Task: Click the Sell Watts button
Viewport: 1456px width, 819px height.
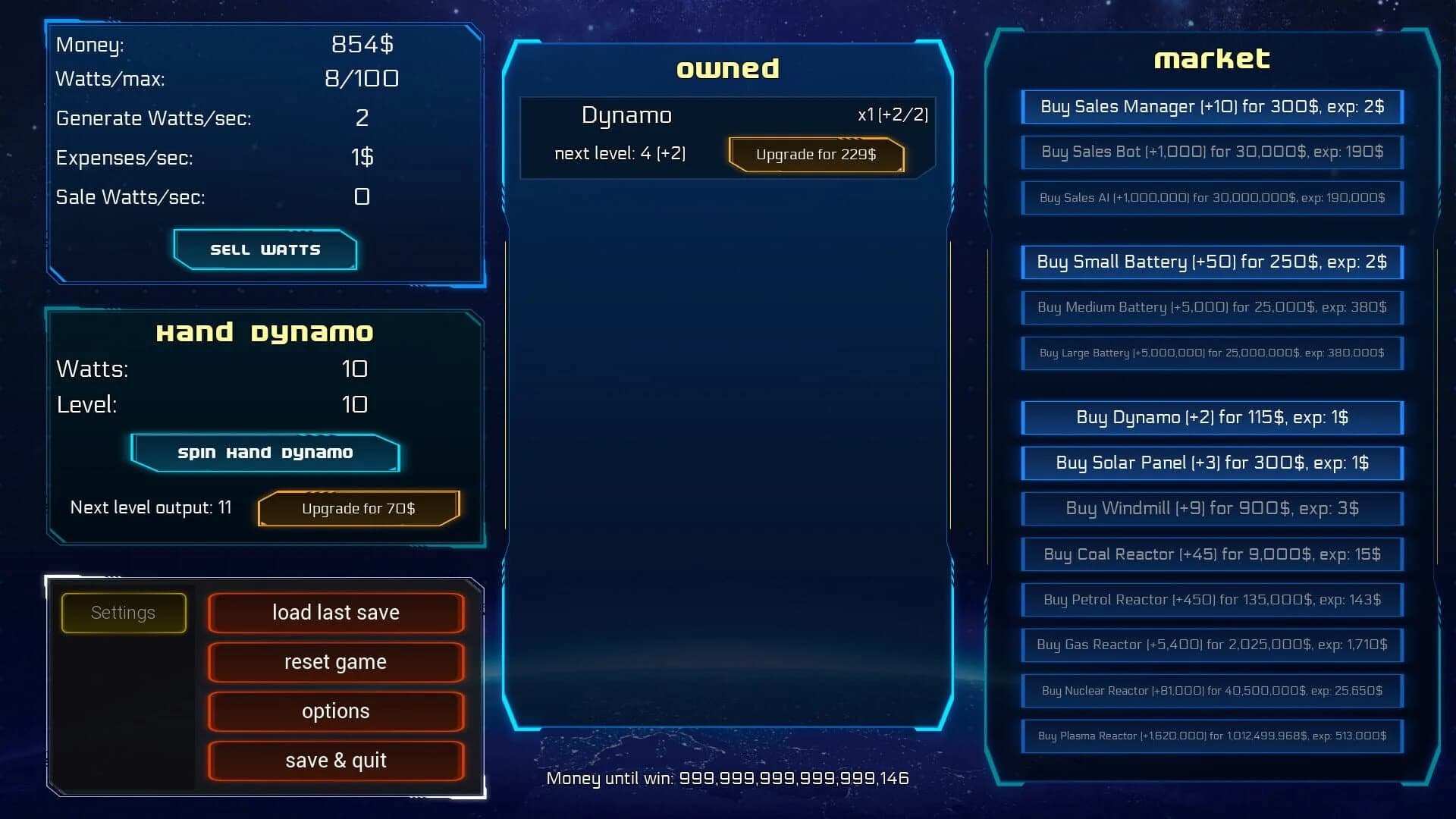Action: pos(265,249)
